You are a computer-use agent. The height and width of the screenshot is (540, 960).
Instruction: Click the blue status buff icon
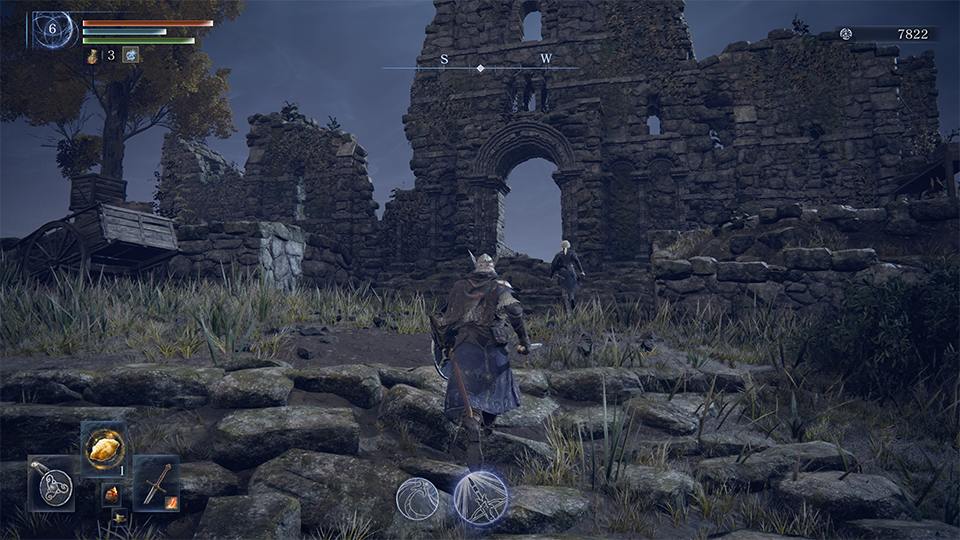(x=131, y=56)
